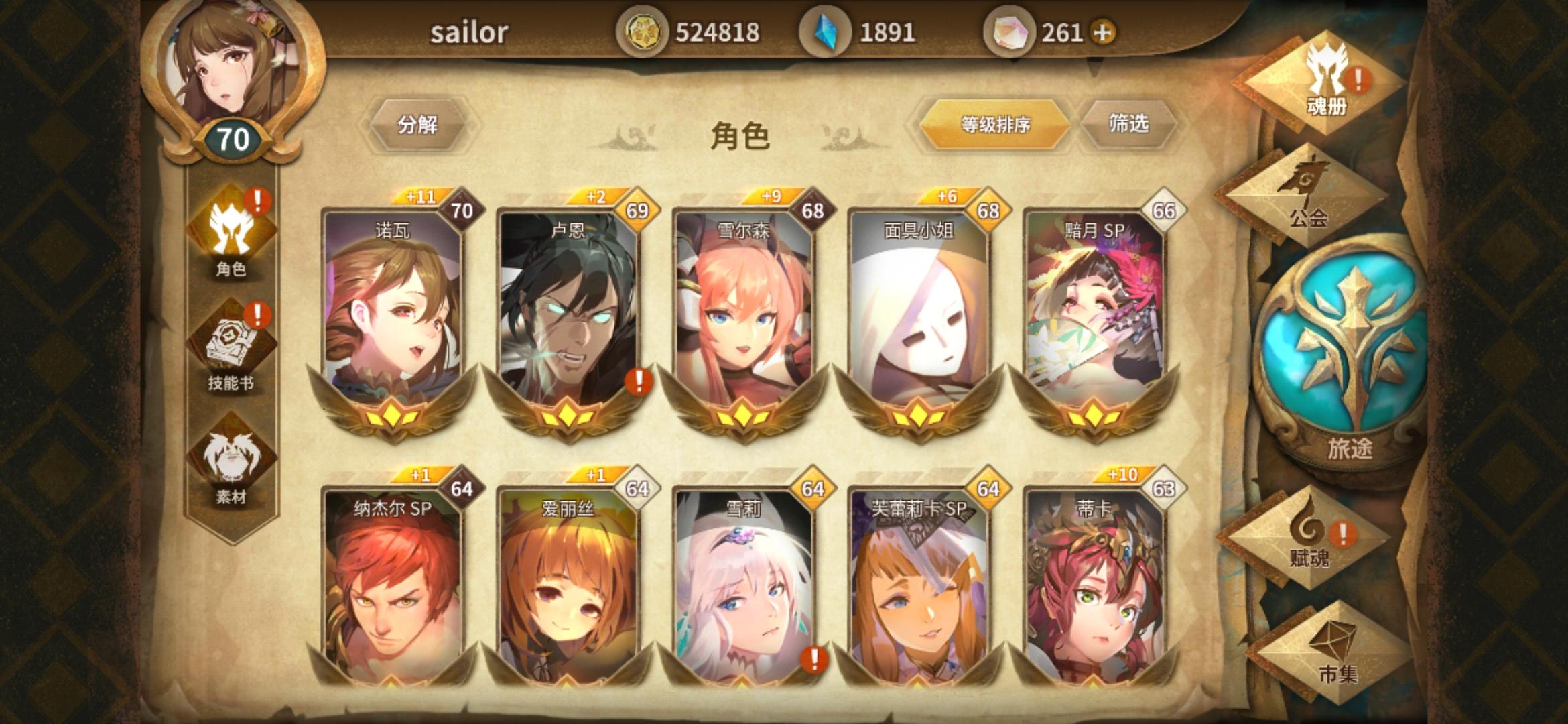Viewport: 1568px width, 724px height.
Task: Toggle the notification dot on 角色 tab
Action: [x=257, y=199]
